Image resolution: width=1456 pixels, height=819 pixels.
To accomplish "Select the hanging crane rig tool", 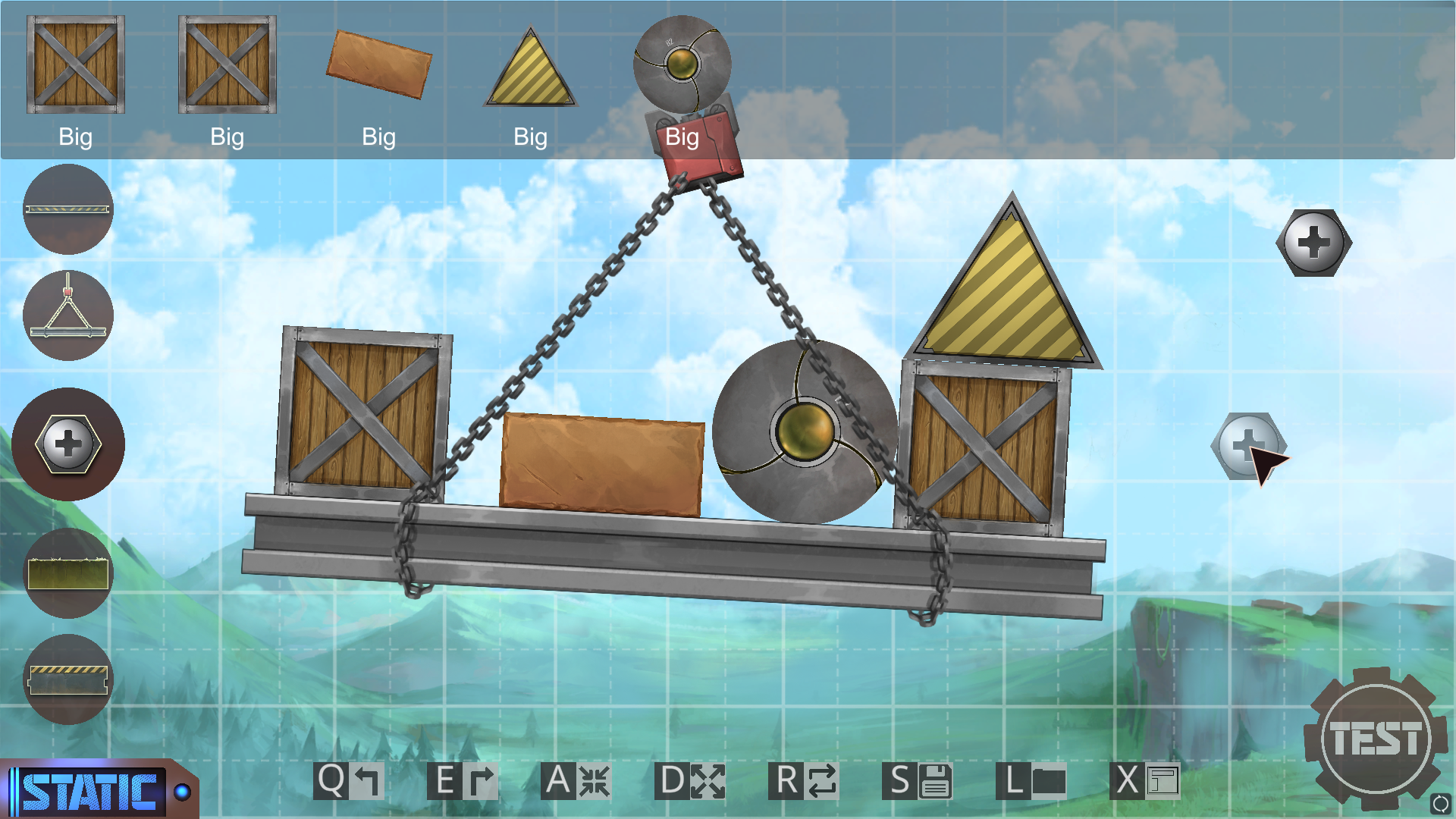I will pos(68,316).
